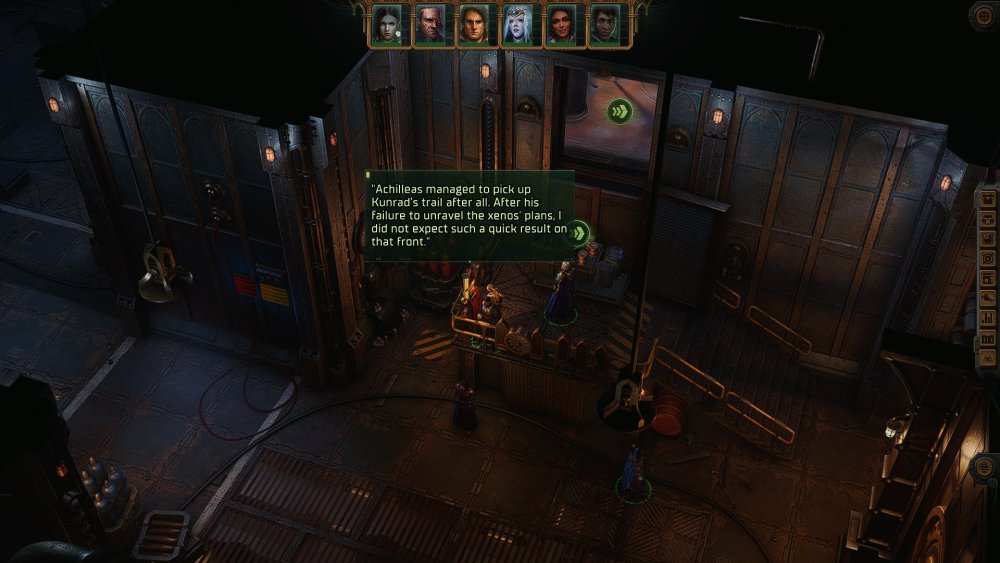Select the dark-haired woman's portrait, first in party

pos(387,25)
